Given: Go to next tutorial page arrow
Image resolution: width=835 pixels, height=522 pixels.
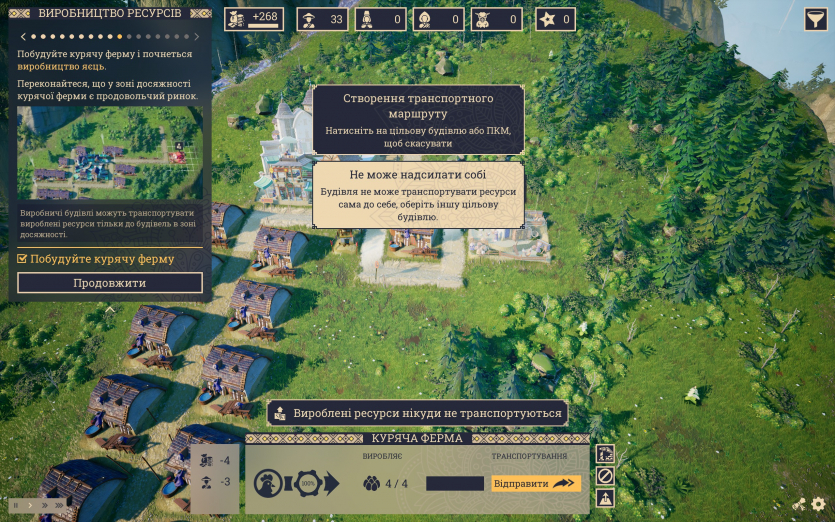Looking at the screenshot, I should (x=199, y=37).
